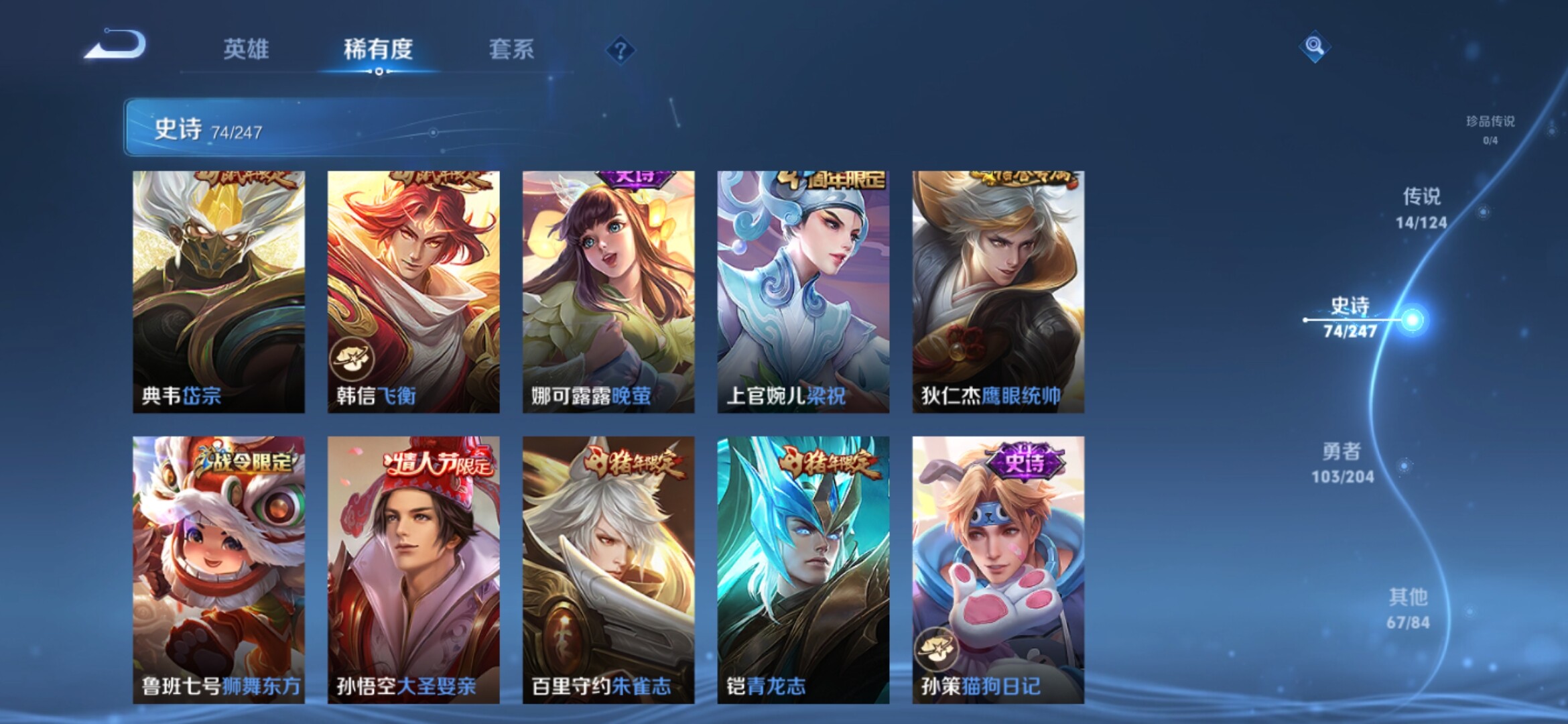Select the 狄仁杰 鹰眼统帅 skin card
The height and width of the screenshot is (724, 1568).
(x=998, y=292)
